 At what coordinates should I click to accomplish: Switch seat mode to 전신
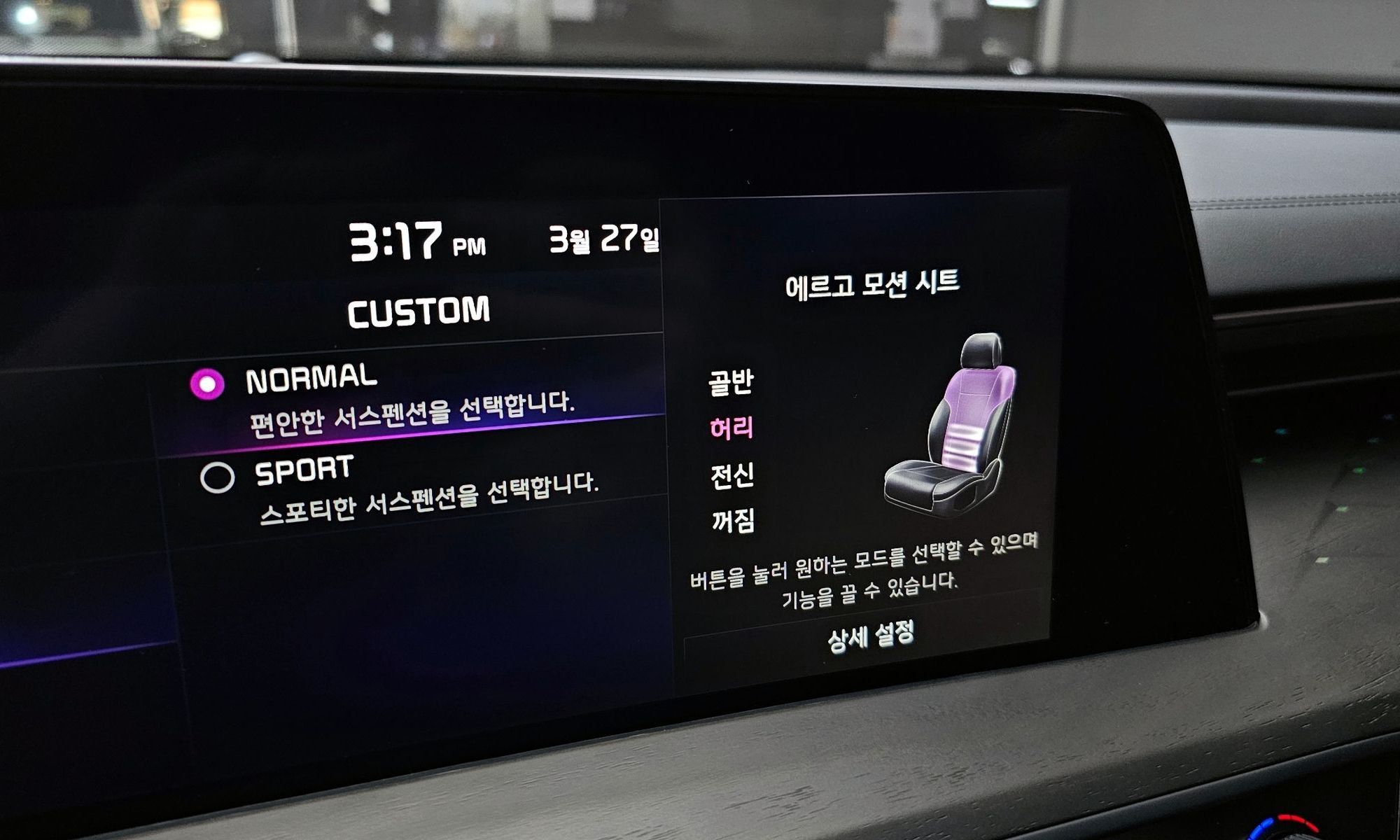(732, 476)
